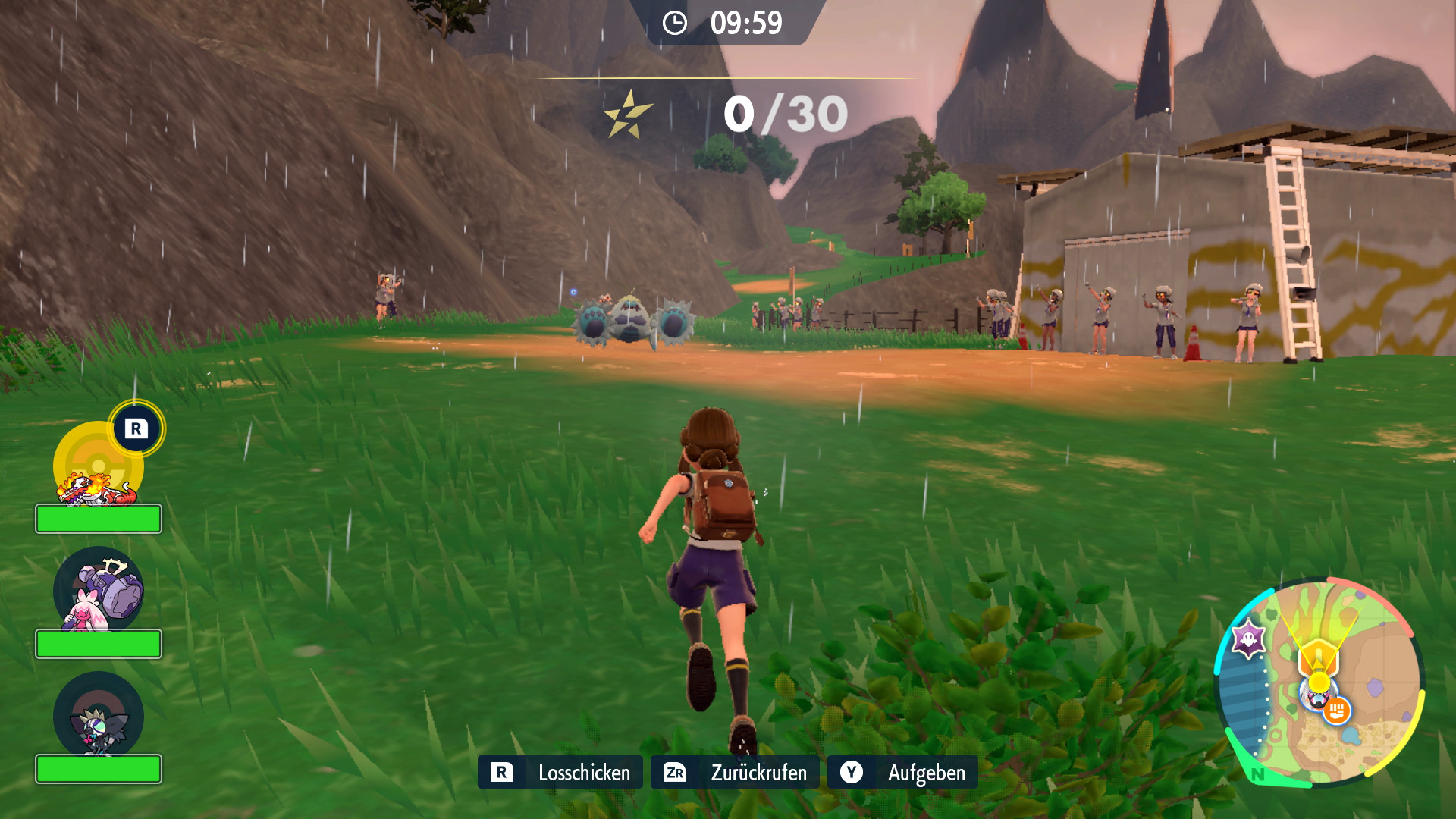Pick the Tinkaton party portrait

(x=99, y=591)
